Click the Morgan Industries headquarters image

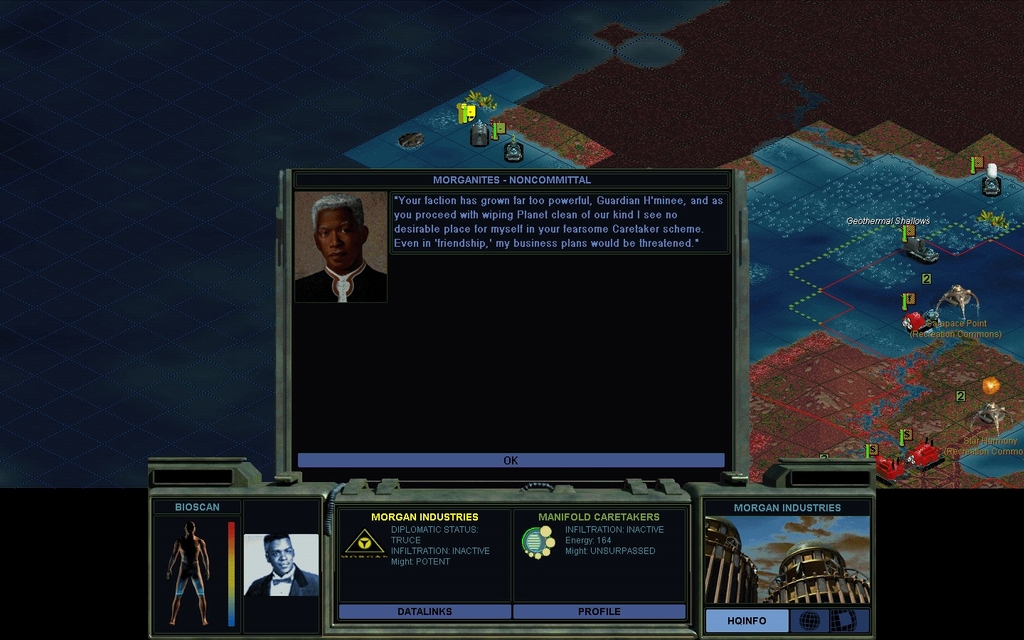click(x=787, y=560)
